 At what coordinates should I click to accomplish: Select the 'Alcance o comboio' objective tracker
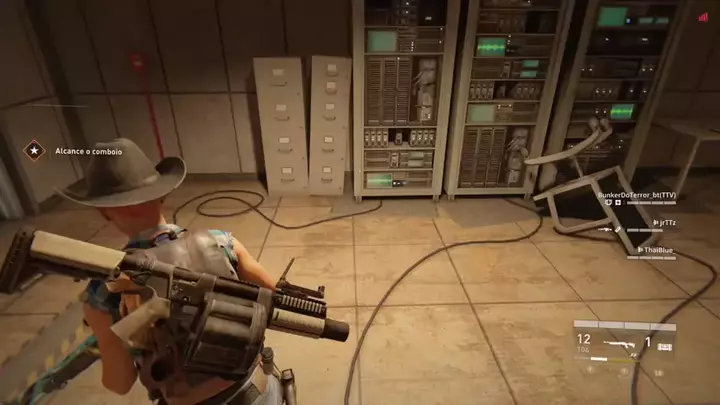[x=89, y=151]
